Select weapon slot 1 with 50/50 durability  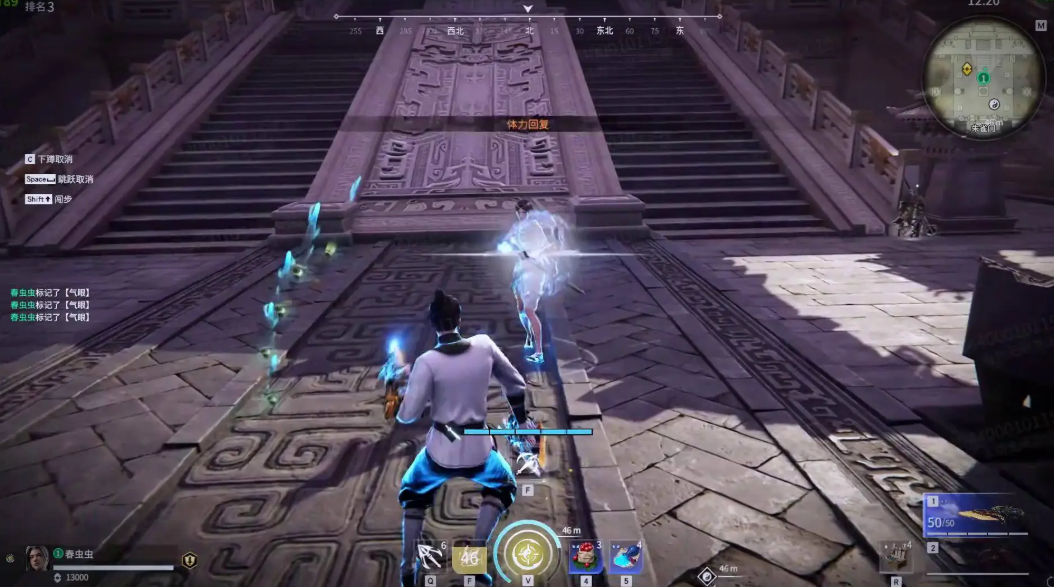[x=976, y=516]
